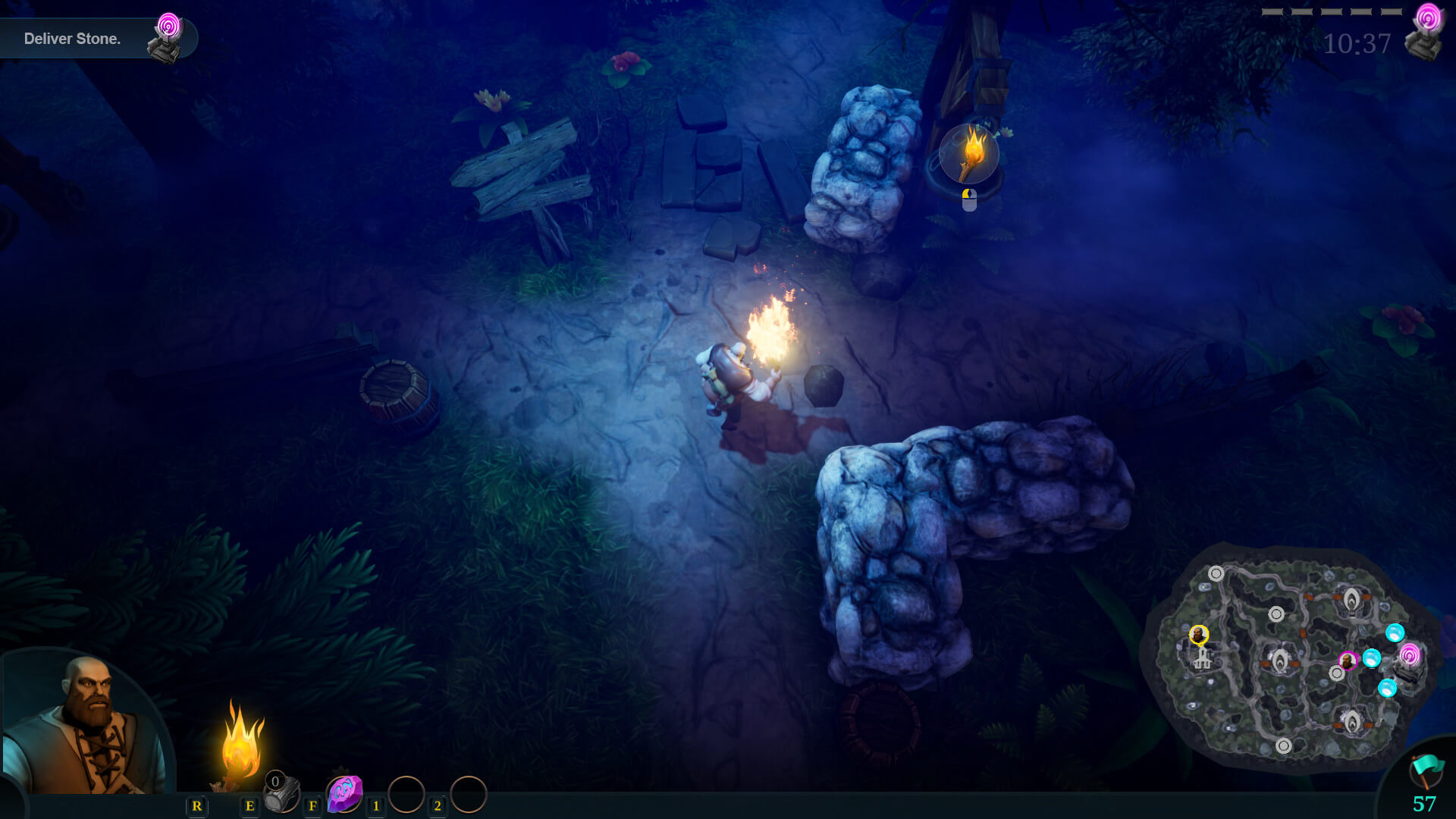Click the R ability slot on the hotbar
This screenshot has height=819, width=1456.
[x=198, y=806]
